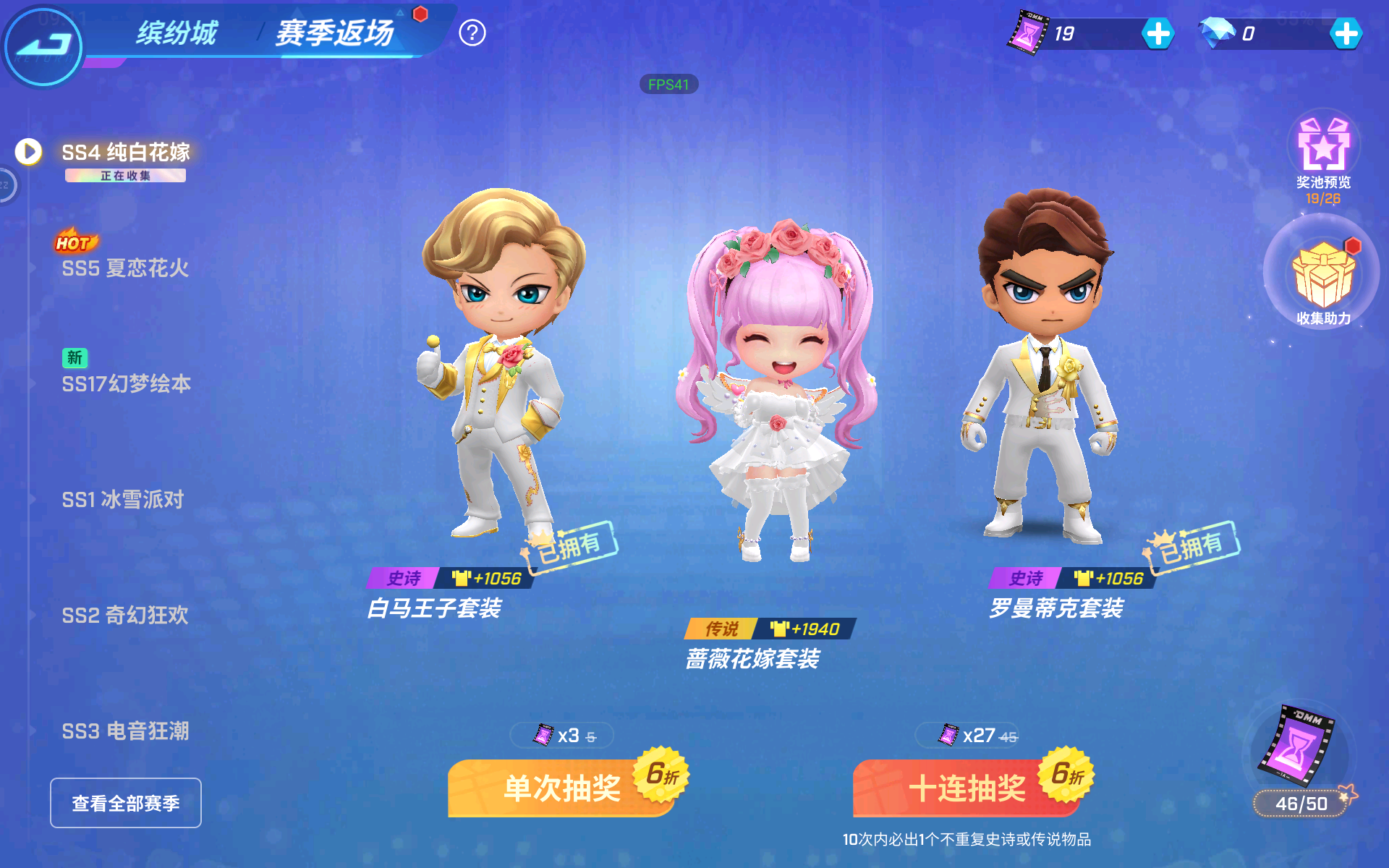Expand the SS3 电音狂潮 season
The image size is (1389, 868).
click(x=124, y=731)
